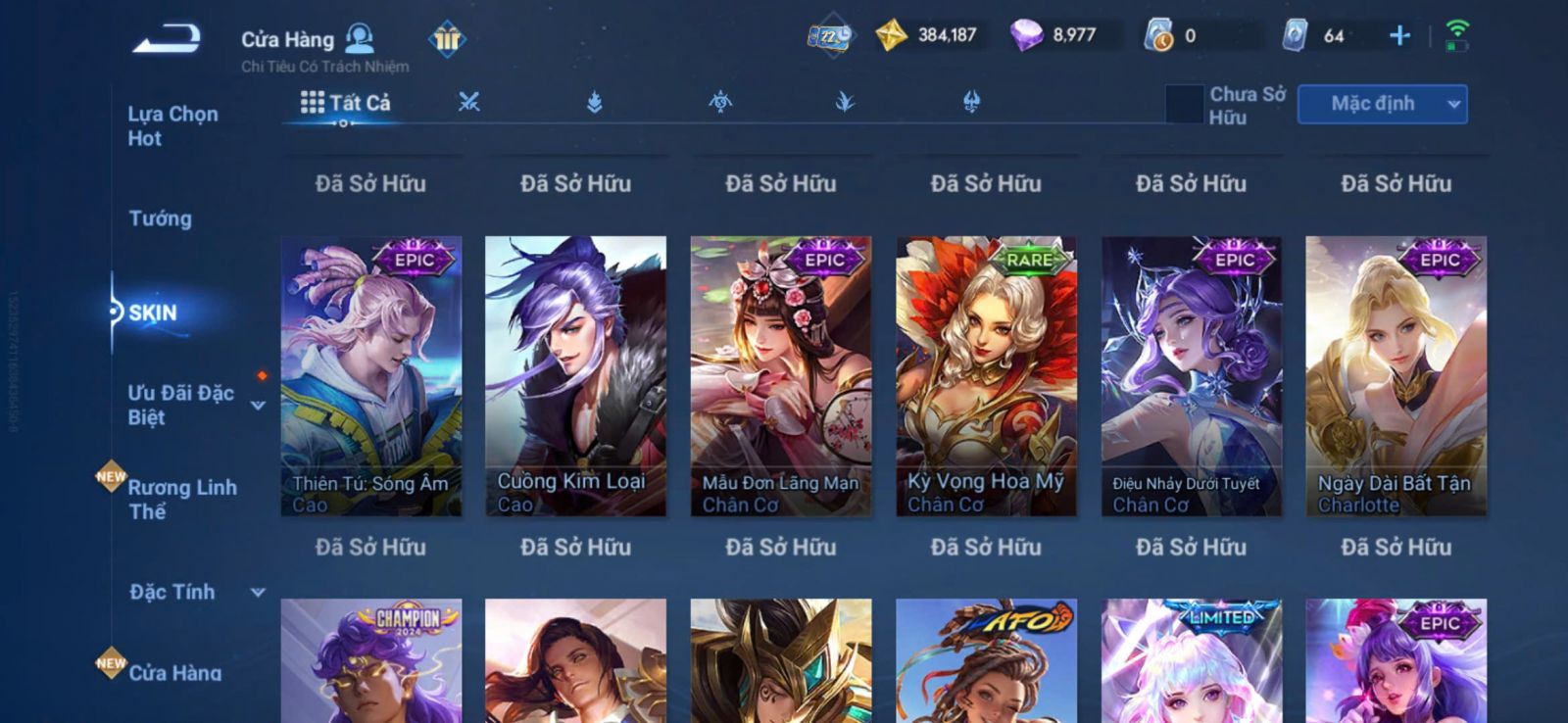Open the Champion 2024 skin card
Image resolution: width=1568 pixels, height=723 pixels.
coord(371,660)
